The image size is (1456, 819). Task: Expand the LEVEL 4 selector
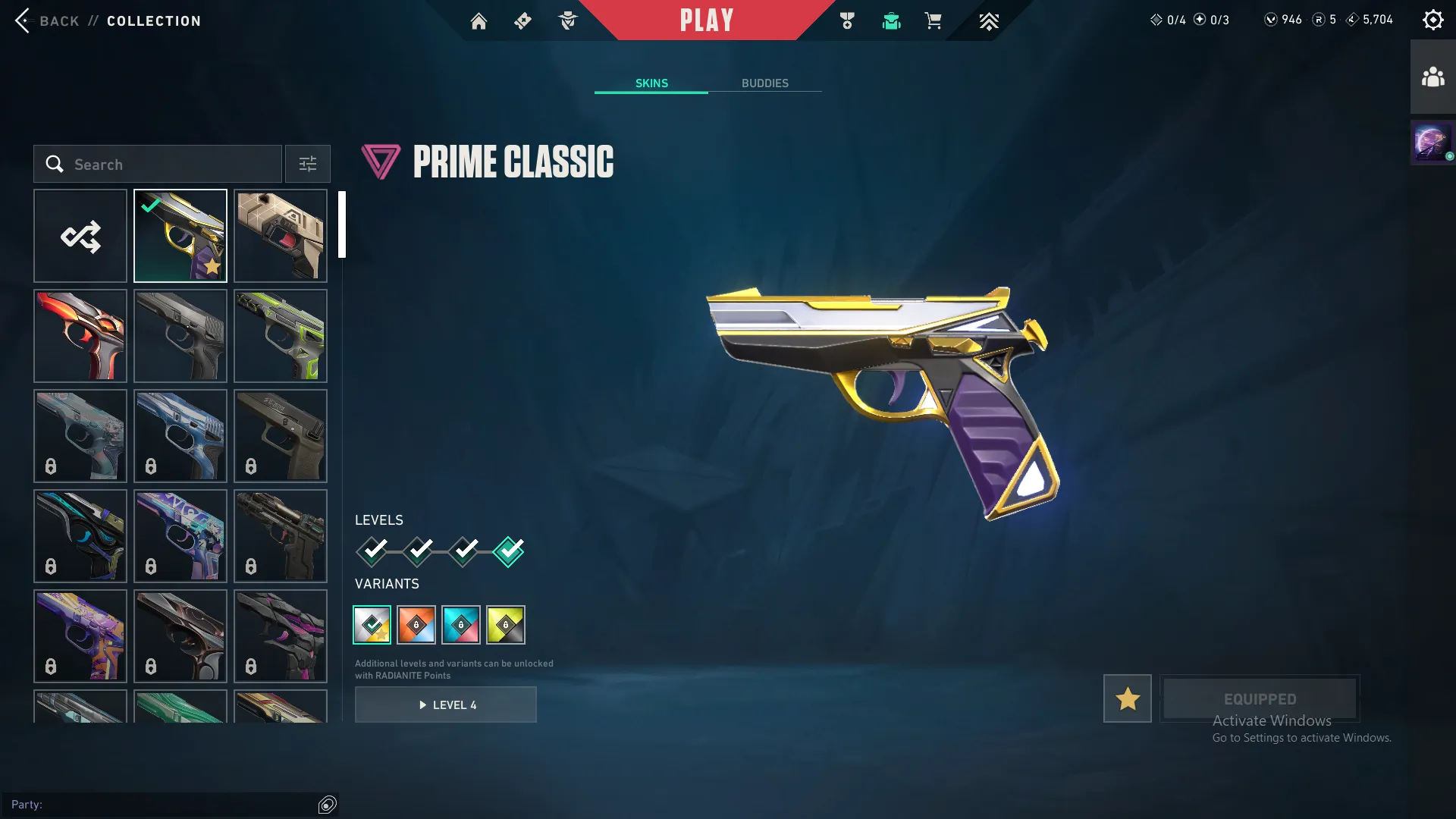tap(446, 704)
